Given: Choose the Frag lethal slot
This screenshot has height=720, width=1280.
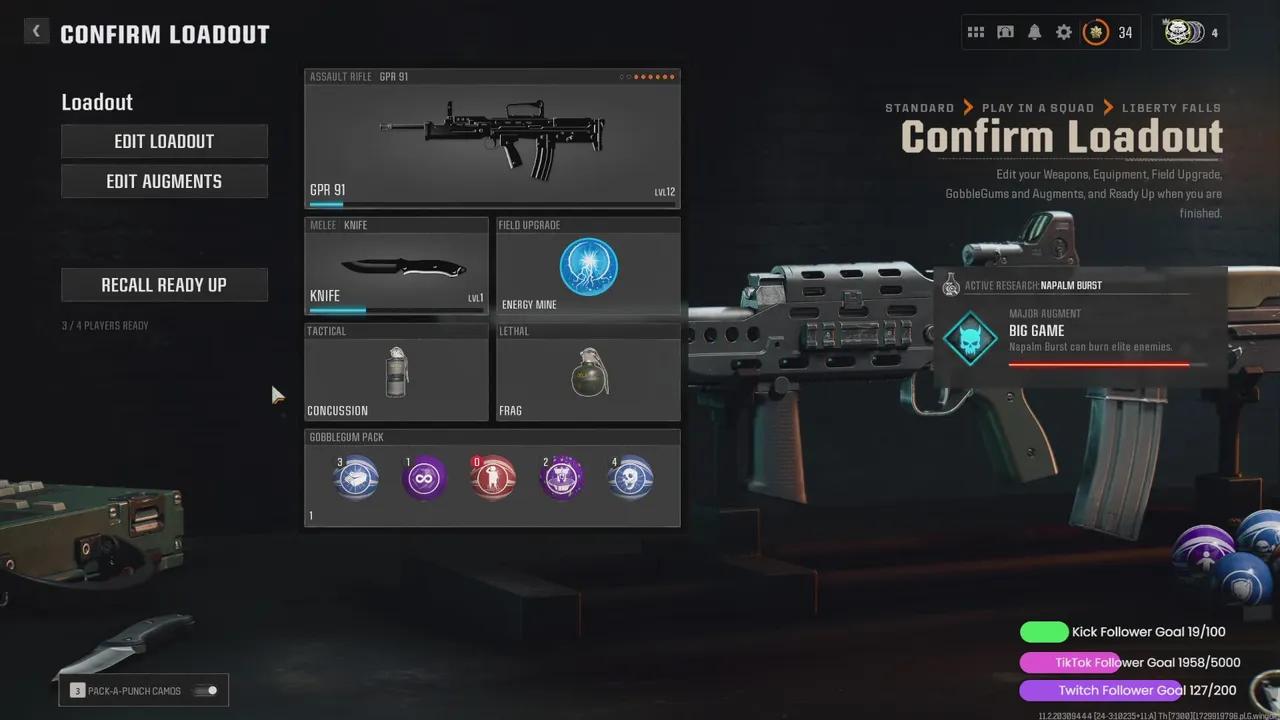Looking at the screenshot, I should point(588,372).
